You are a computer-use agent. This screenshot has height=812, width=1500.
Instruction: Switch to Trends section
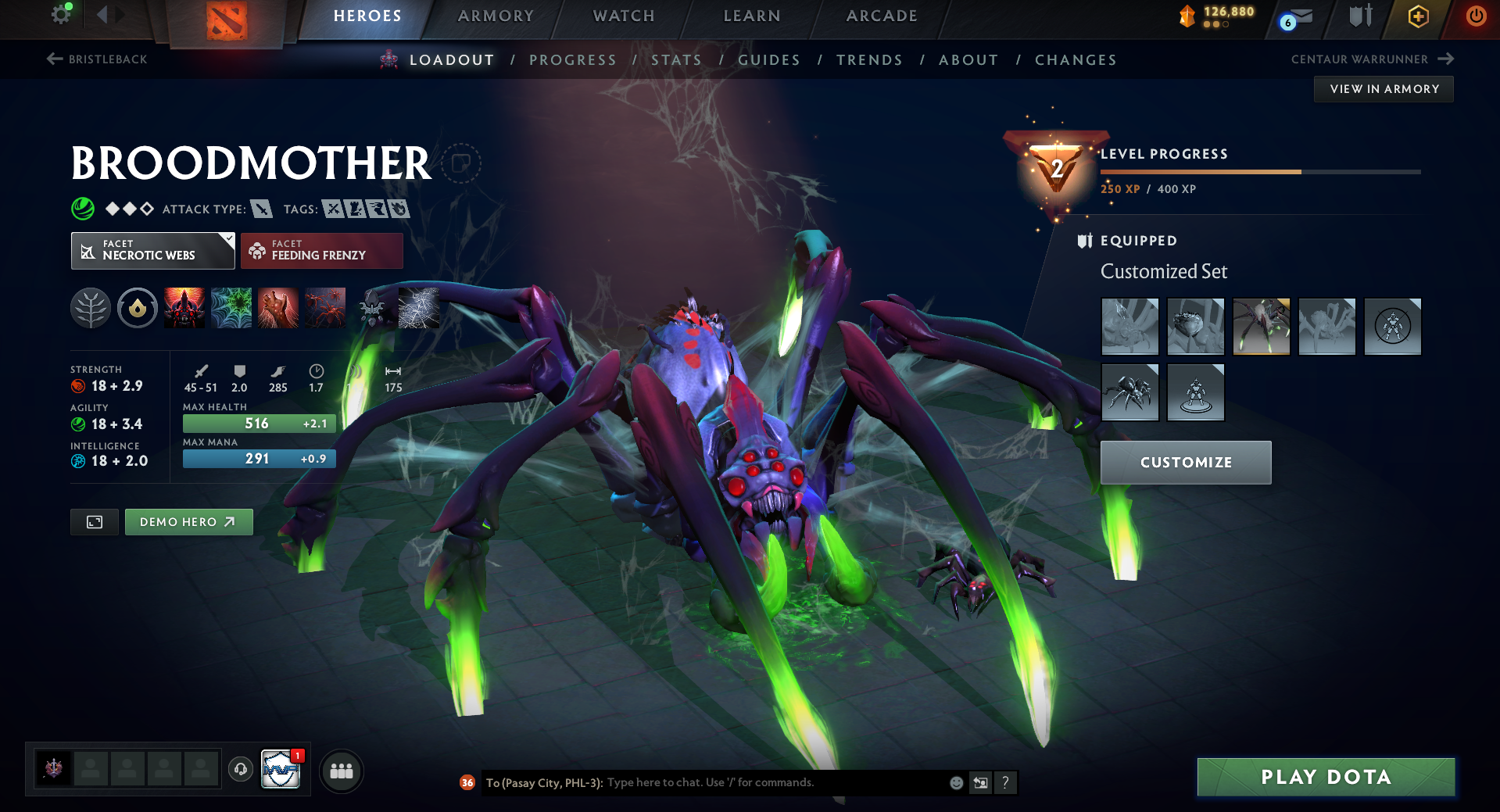click(x=869, y=60)
